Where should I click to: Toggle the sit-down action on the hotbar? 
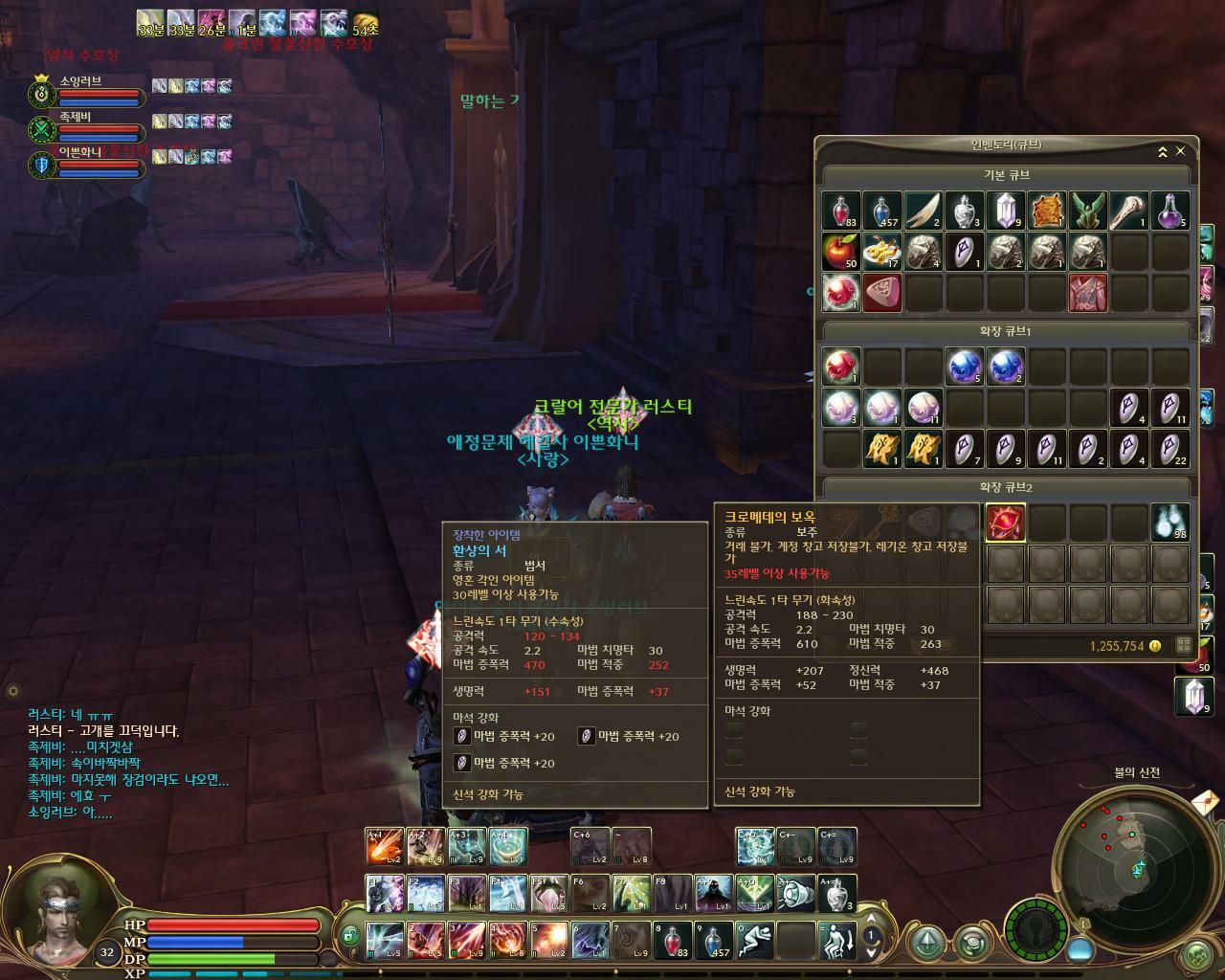[836, 940]
